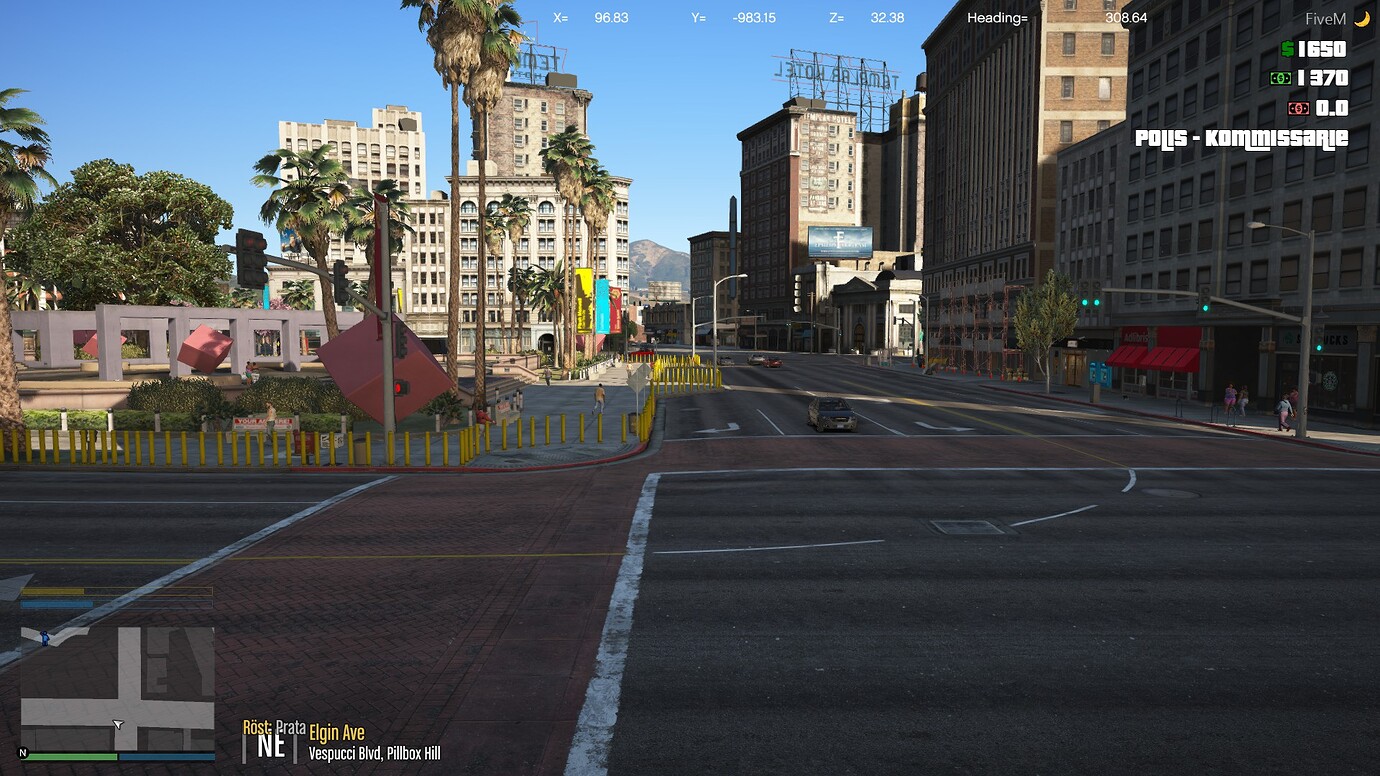Select the Elgin Ave street label

tap(336, 732)
